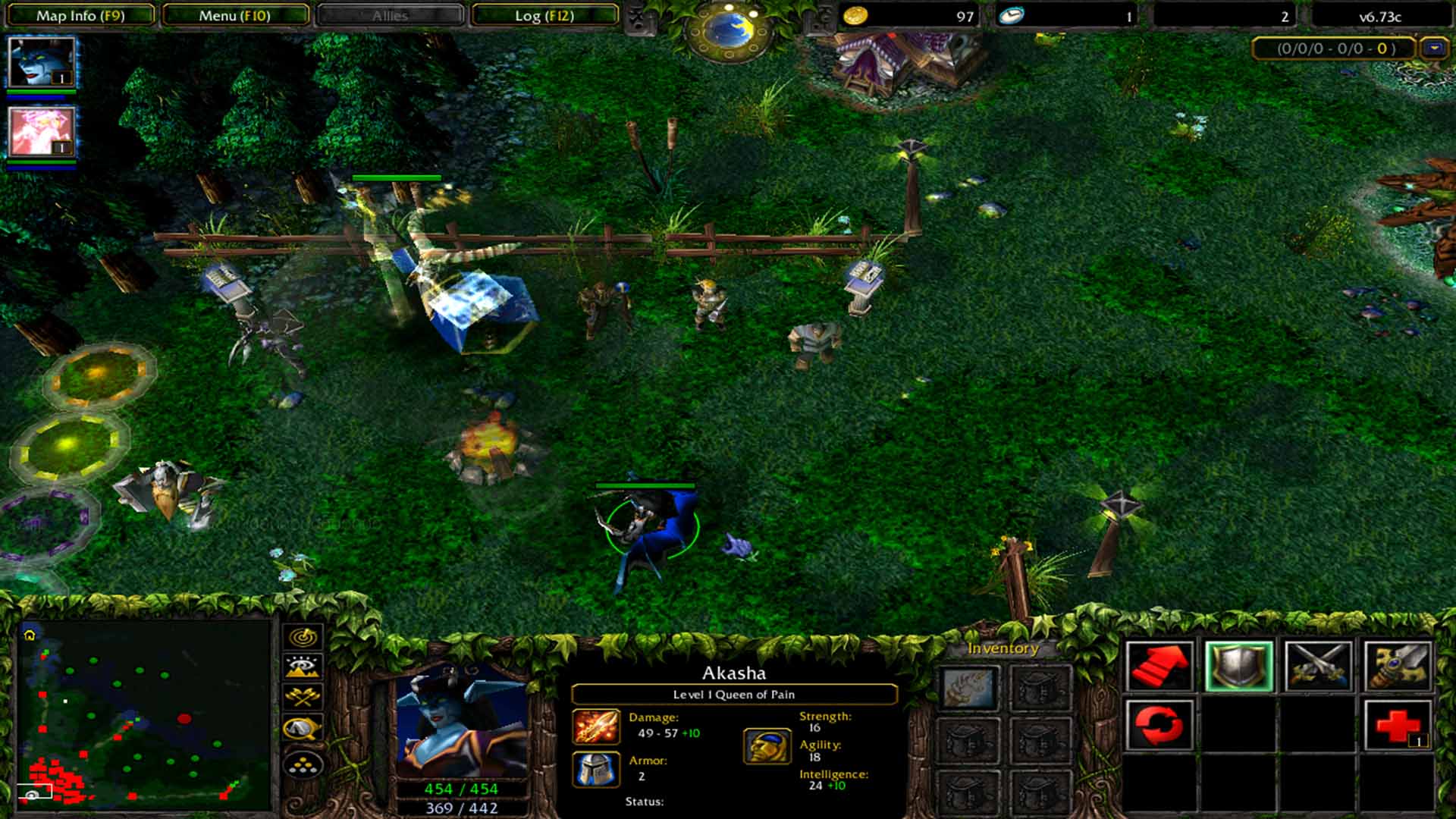Toggle minimap creep display button
The image size is (1456, 819).
(303, 729)
